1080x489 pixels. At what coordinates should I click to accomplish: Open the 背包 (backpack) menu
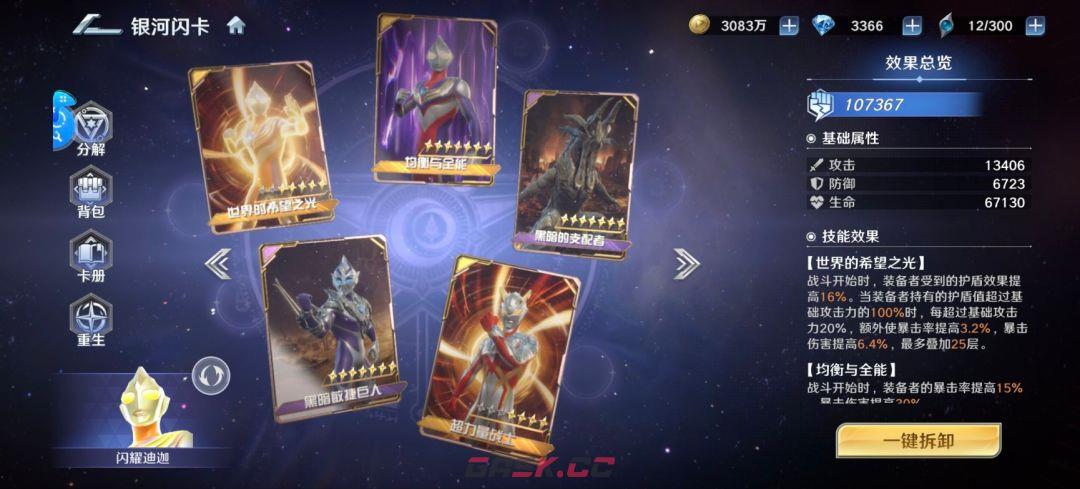point(91,192)
